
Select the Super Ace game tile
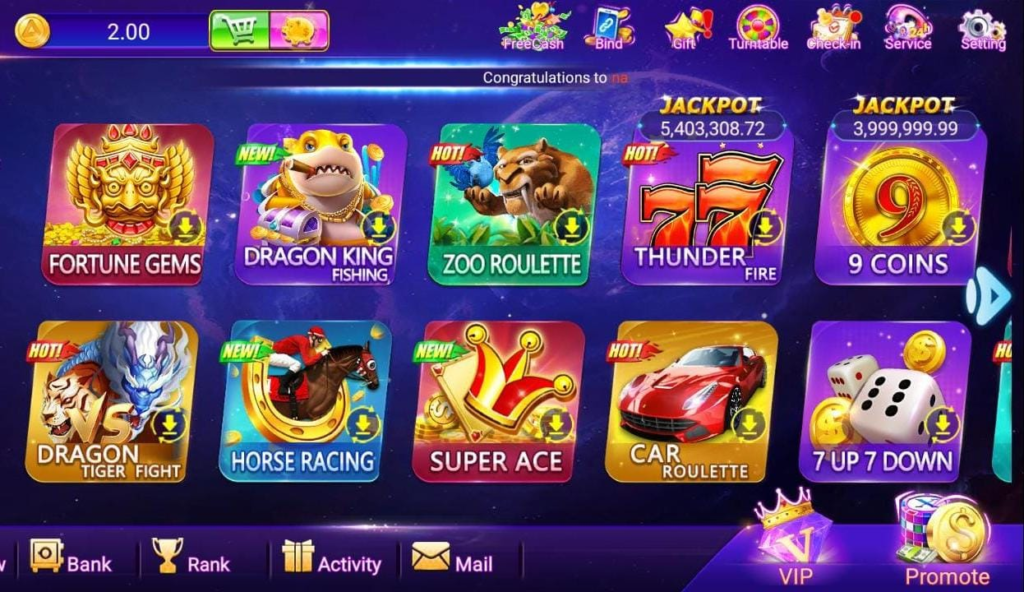(497, 400)
